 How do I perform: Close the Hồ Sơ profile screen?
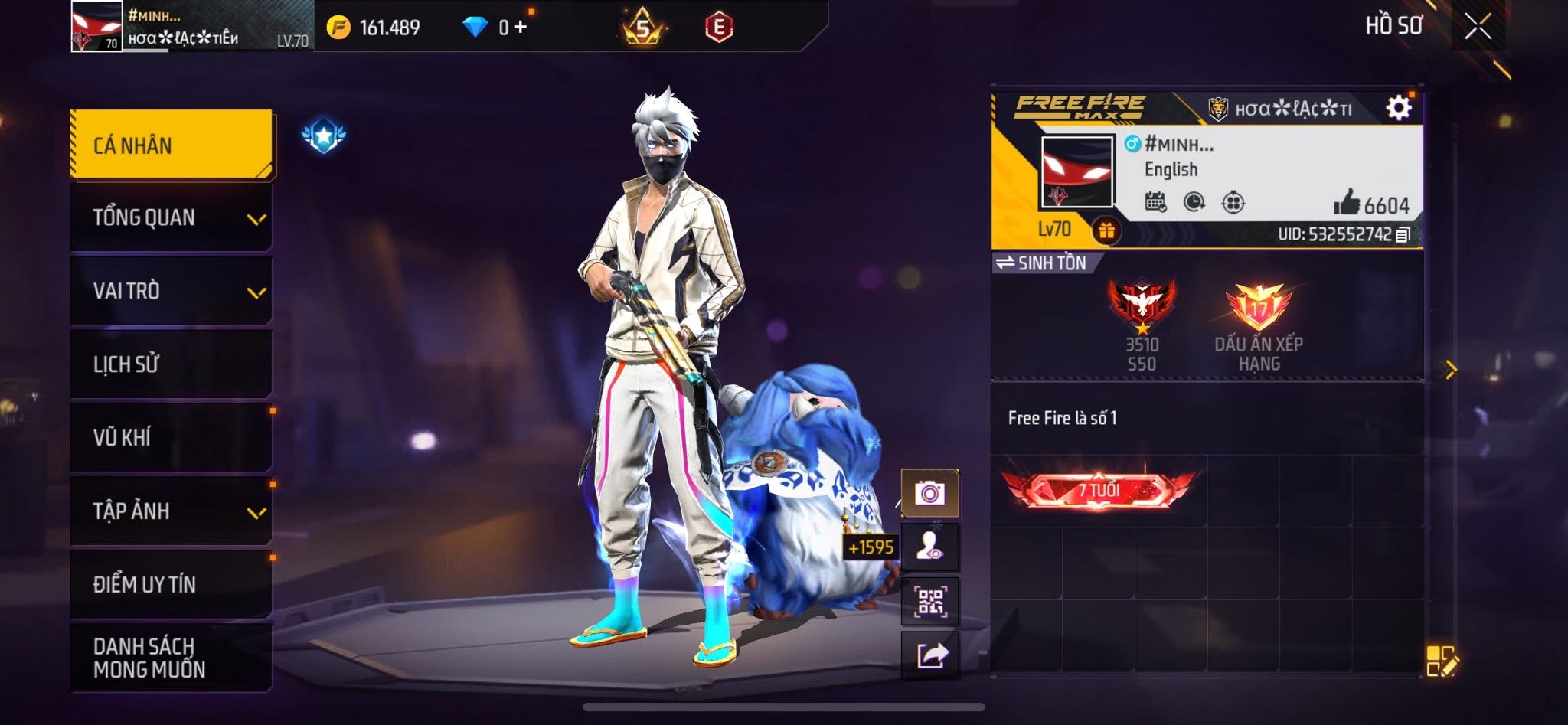pos(1478,27)
